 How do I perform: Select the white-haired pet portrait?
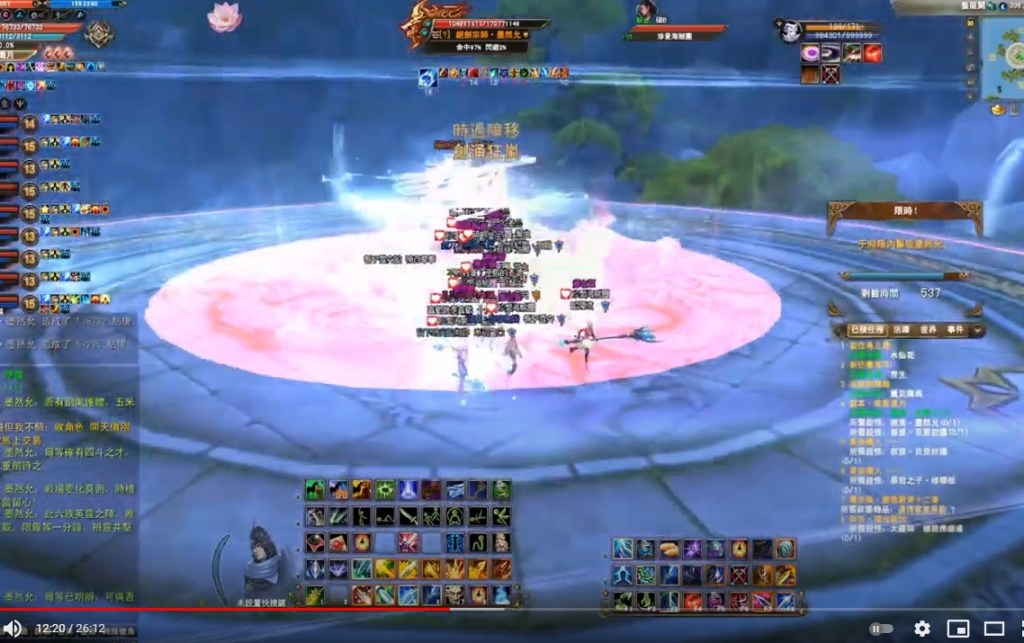[x=790, y=31]
